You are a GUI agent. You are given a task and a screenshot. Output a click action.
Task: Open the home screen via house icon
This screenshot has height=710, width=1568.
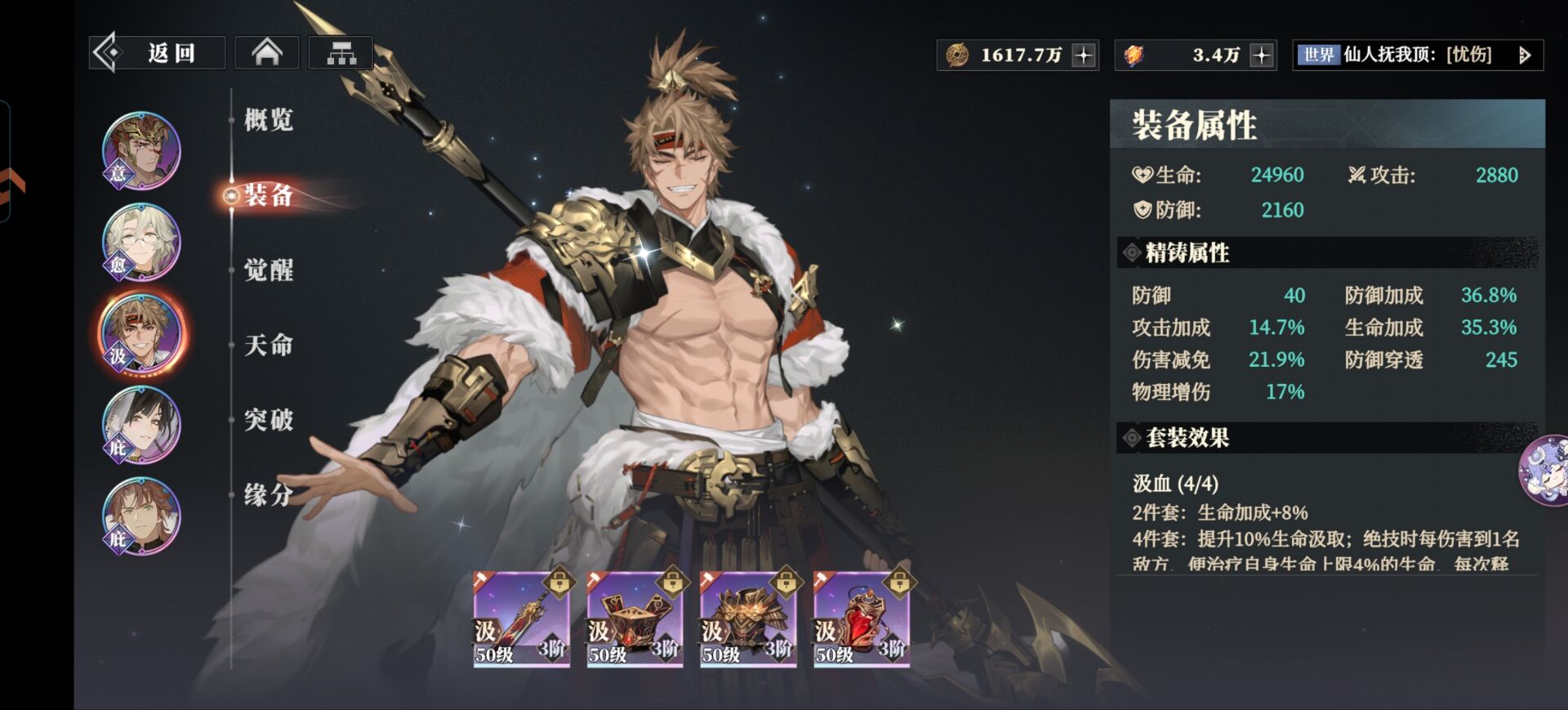[267, 54]
